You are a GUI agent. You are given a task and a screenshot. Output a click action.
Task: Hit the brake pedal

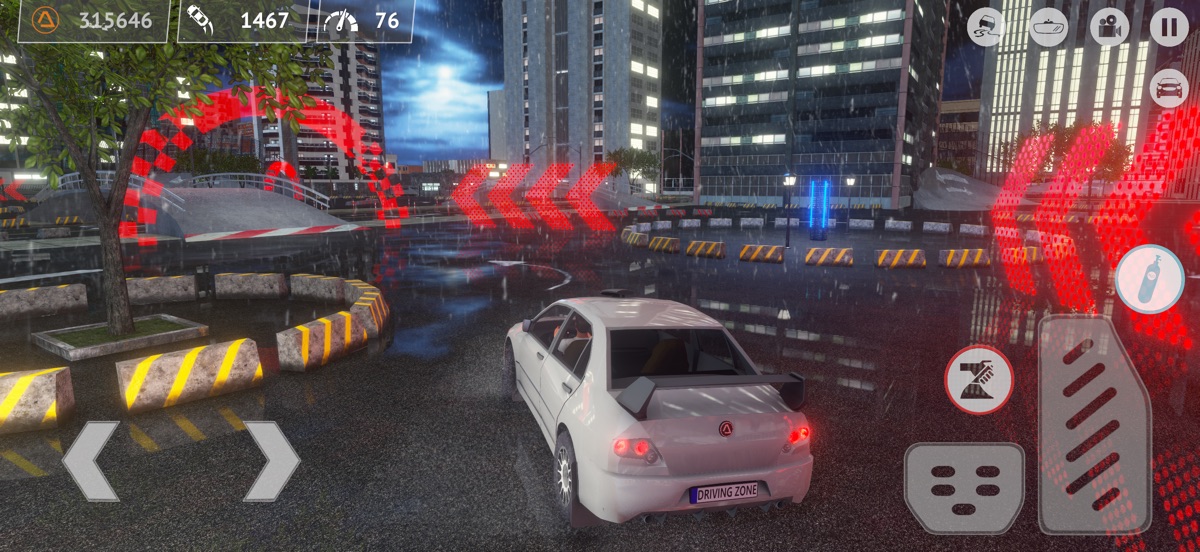click(x=964, y=488)
